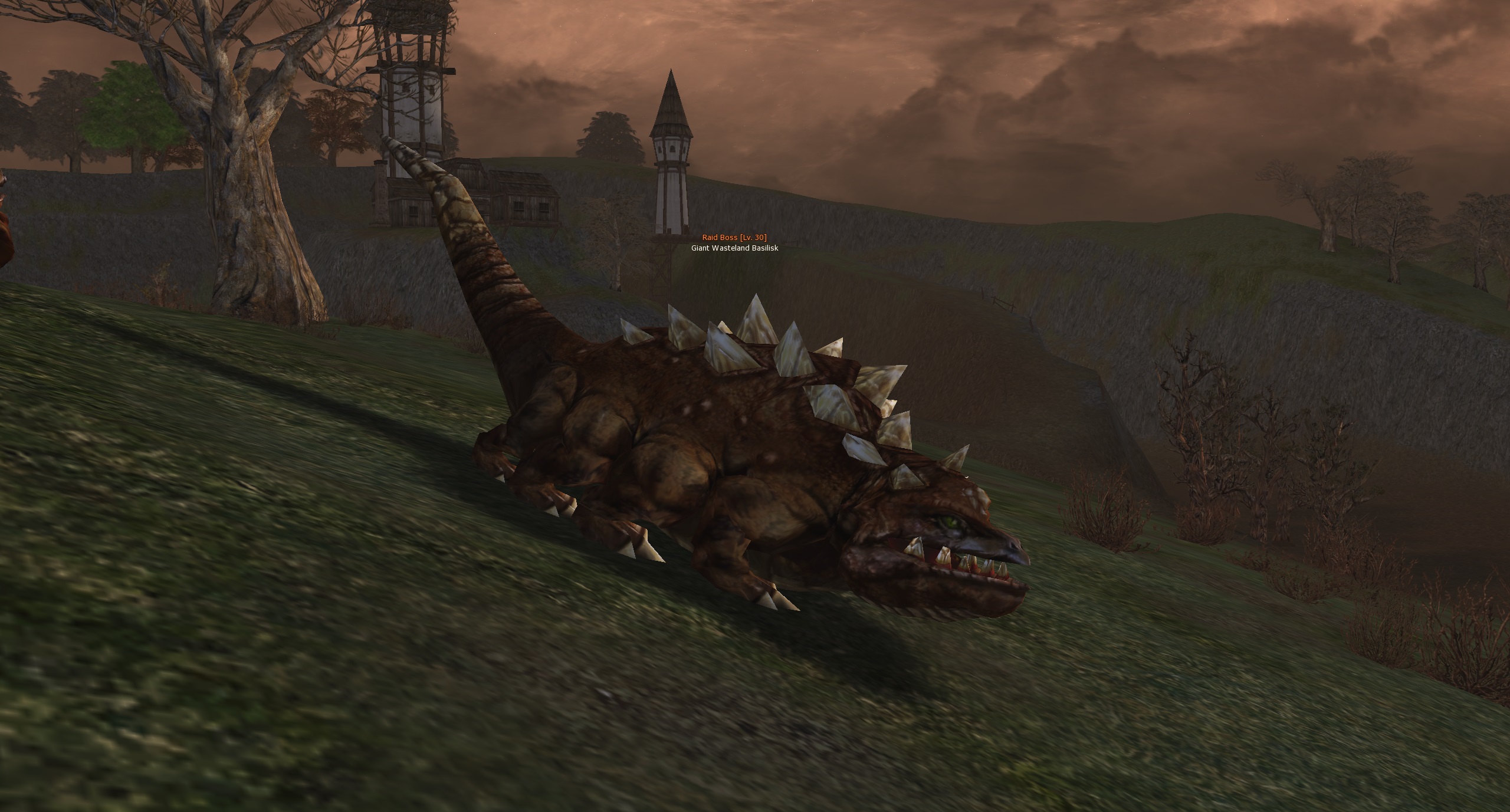
Task: Select the Giant Wasteland Basilisk name label
Action: click(734, 248)
